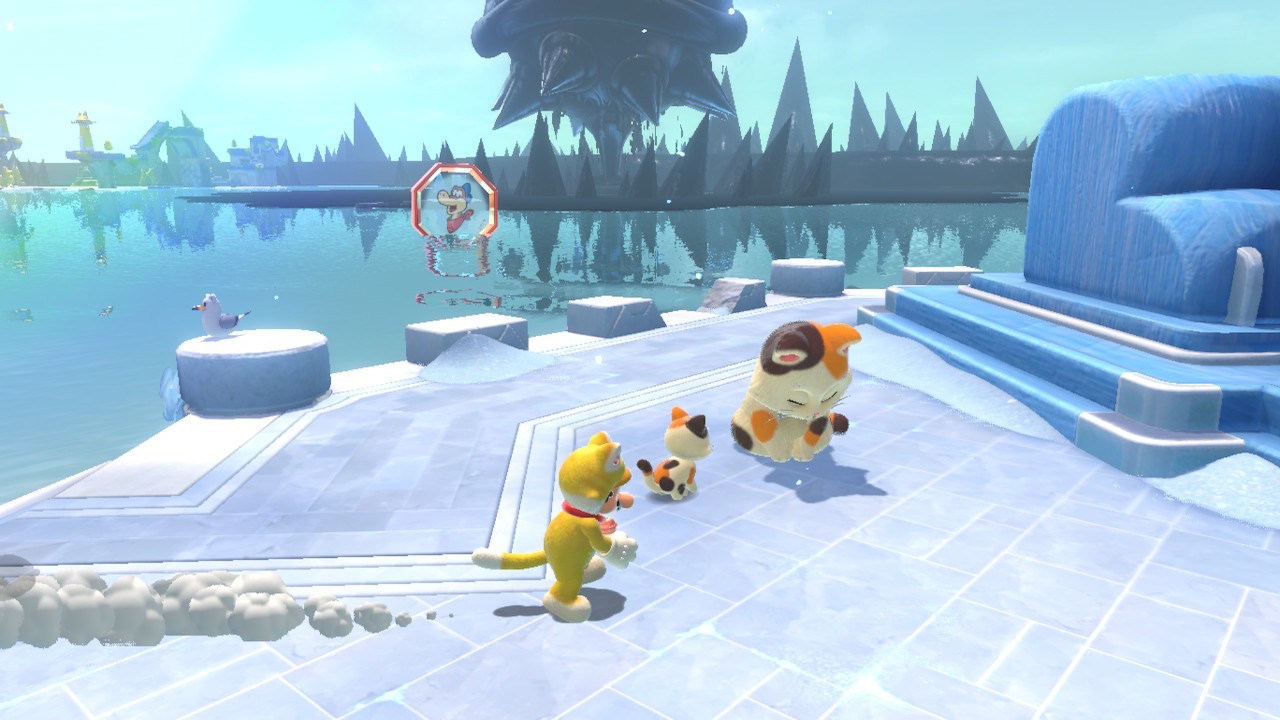
Task: Click the Bowser Jr. octagon locator marker
Action: 454,203
